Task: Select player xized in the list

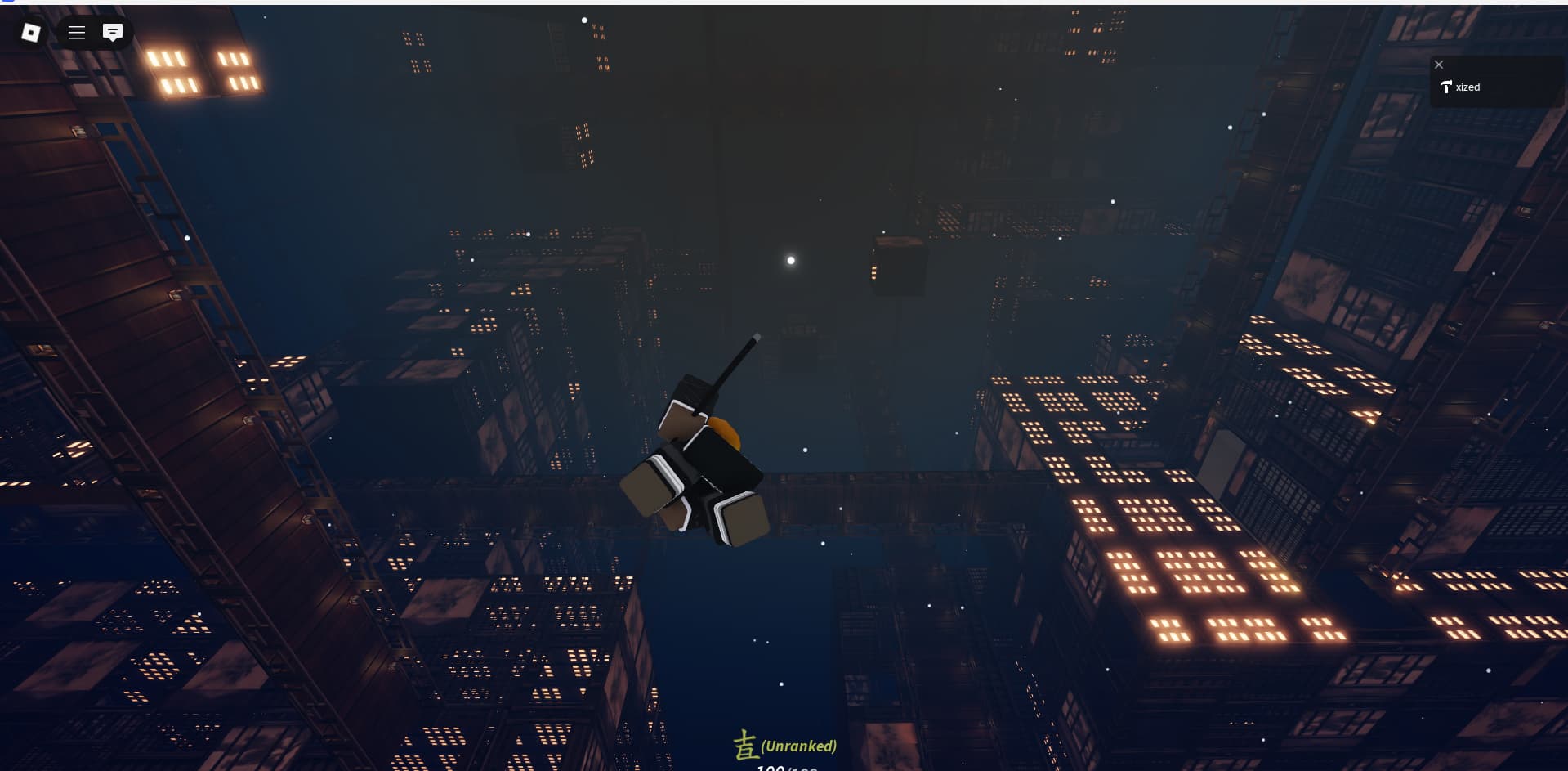Action: click(x=1467, y=87)
